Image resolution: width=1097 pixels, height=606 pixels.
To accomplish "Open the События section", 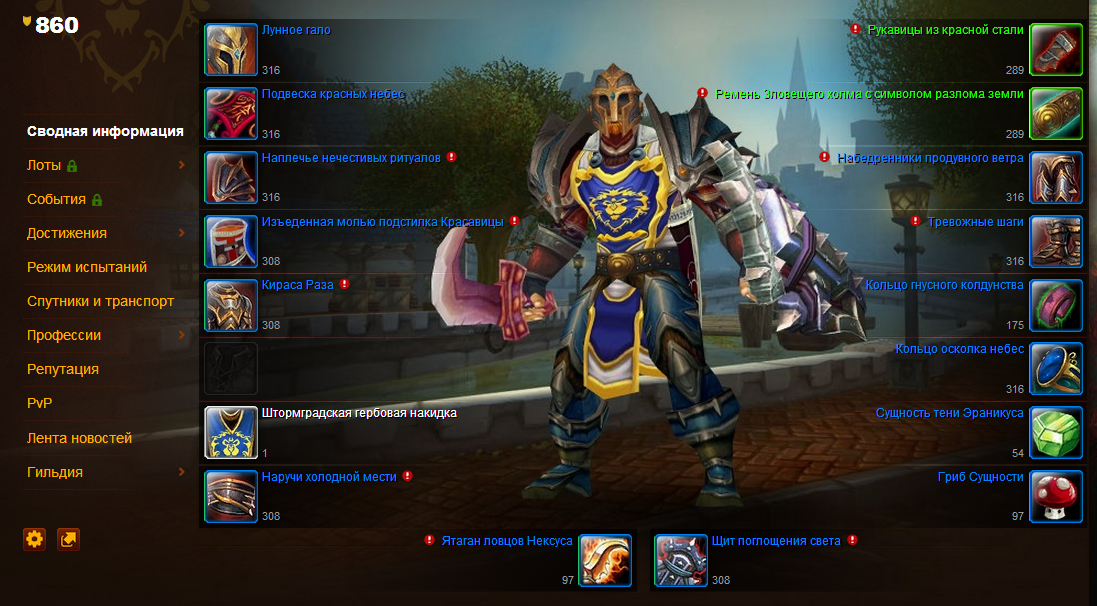I will click(x=56, y=199).
